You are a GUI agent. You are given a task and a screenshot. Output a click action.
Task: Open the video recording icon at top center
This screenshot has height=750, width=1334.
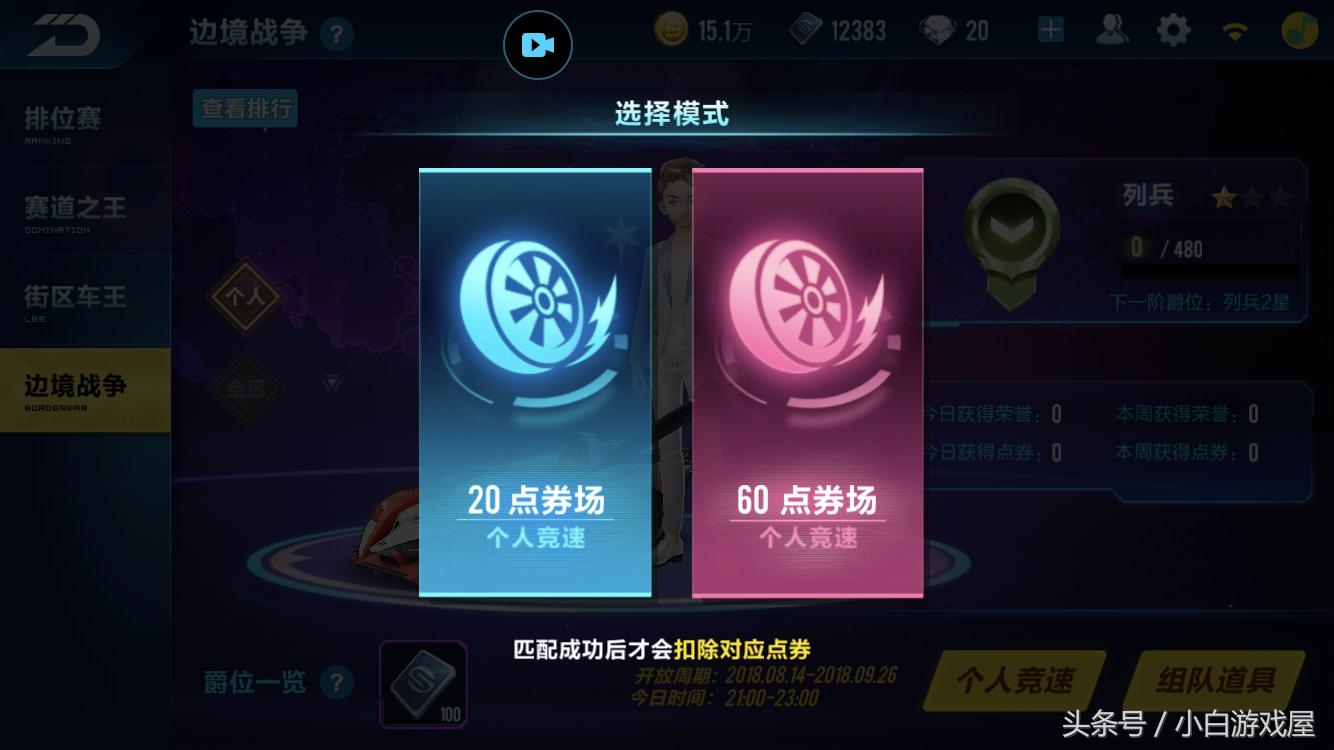point(537,44)
